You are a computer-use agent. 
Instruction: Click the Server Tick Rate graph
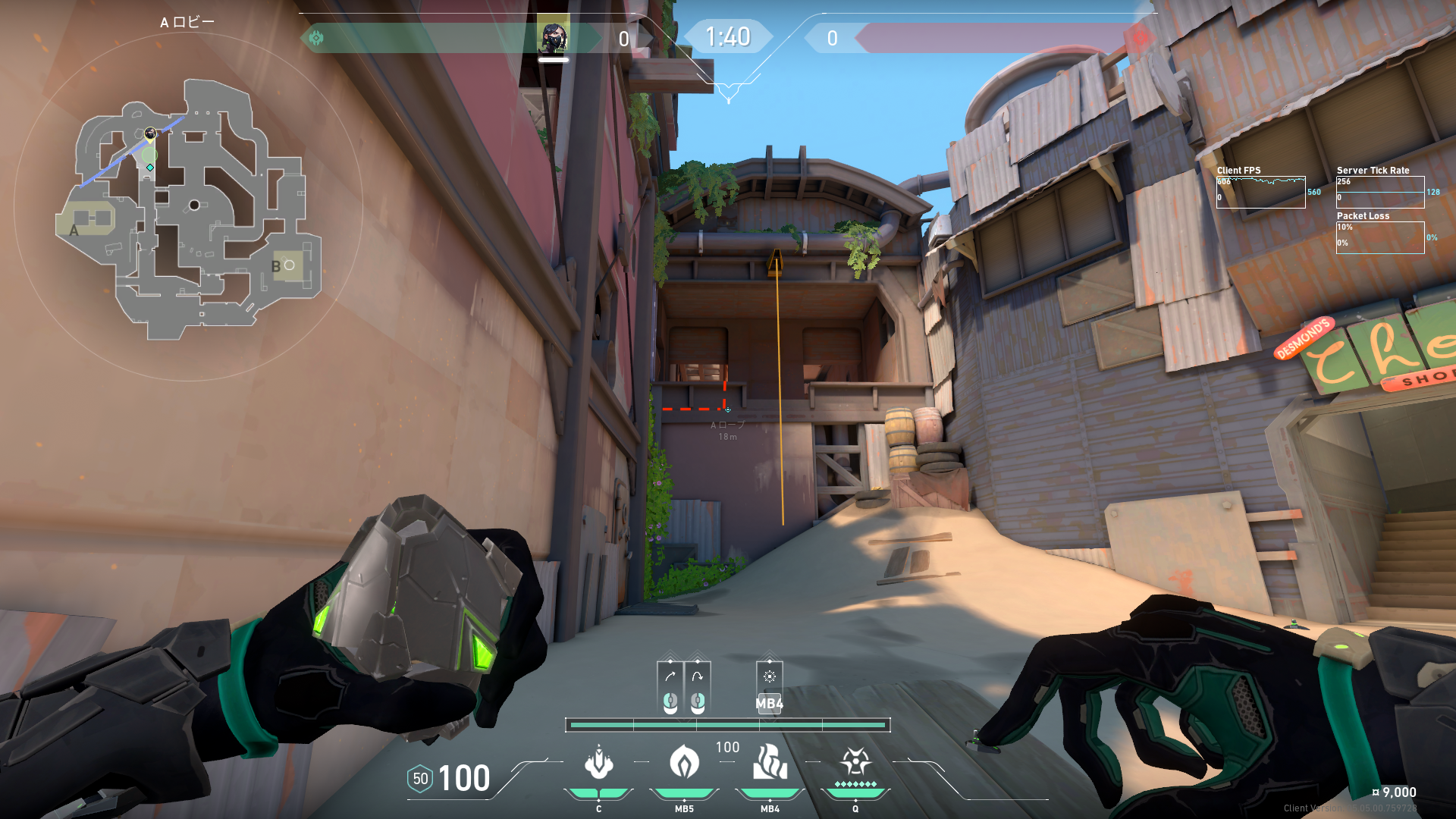click(x=1380, y=193)
